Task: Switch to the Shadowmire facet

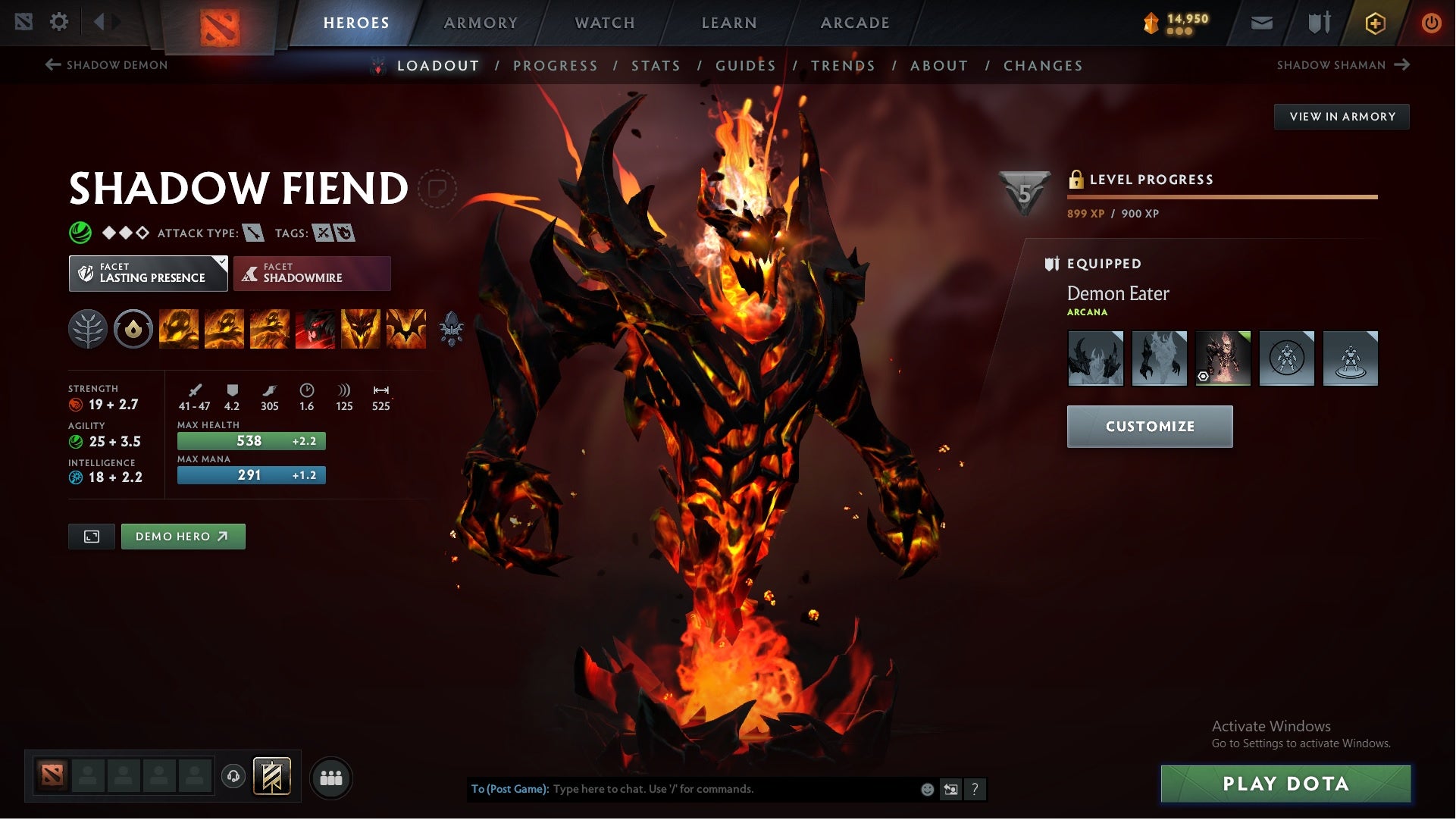Action: coord(312,273)
